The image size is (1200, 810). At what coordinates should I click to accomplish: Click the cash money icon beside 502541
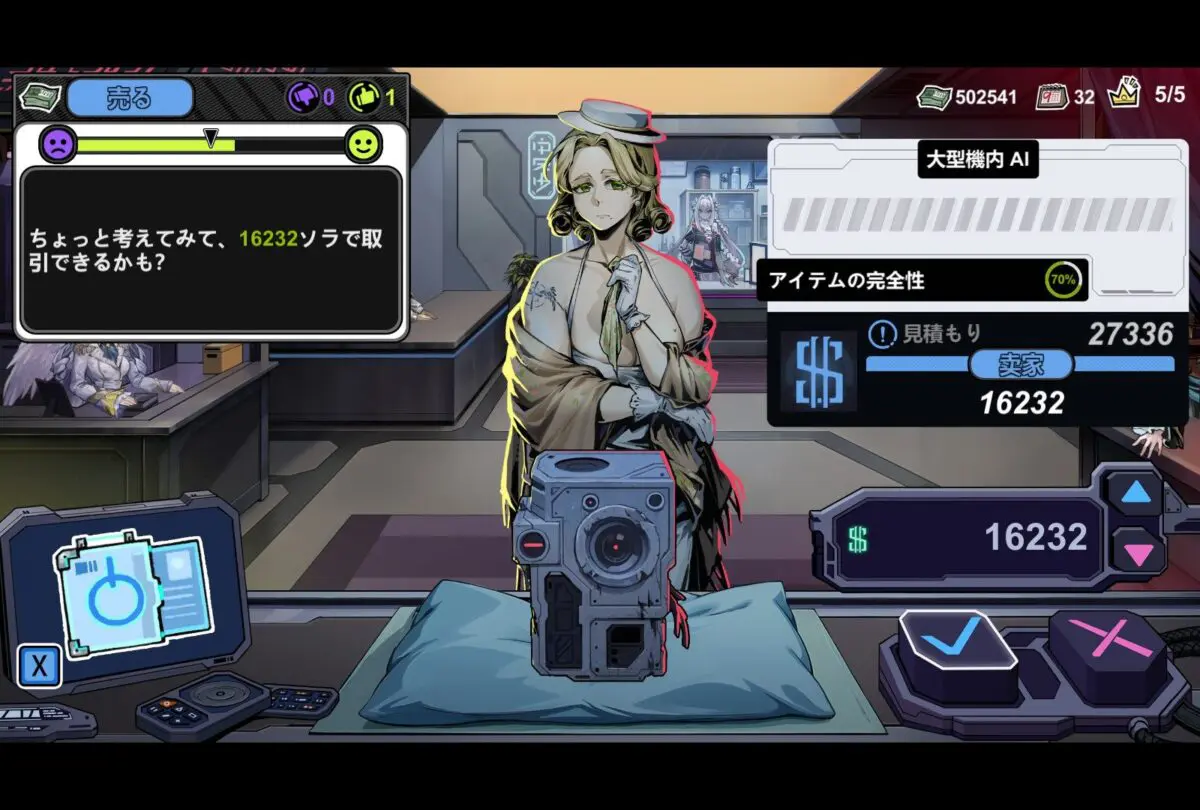[934, 97]
